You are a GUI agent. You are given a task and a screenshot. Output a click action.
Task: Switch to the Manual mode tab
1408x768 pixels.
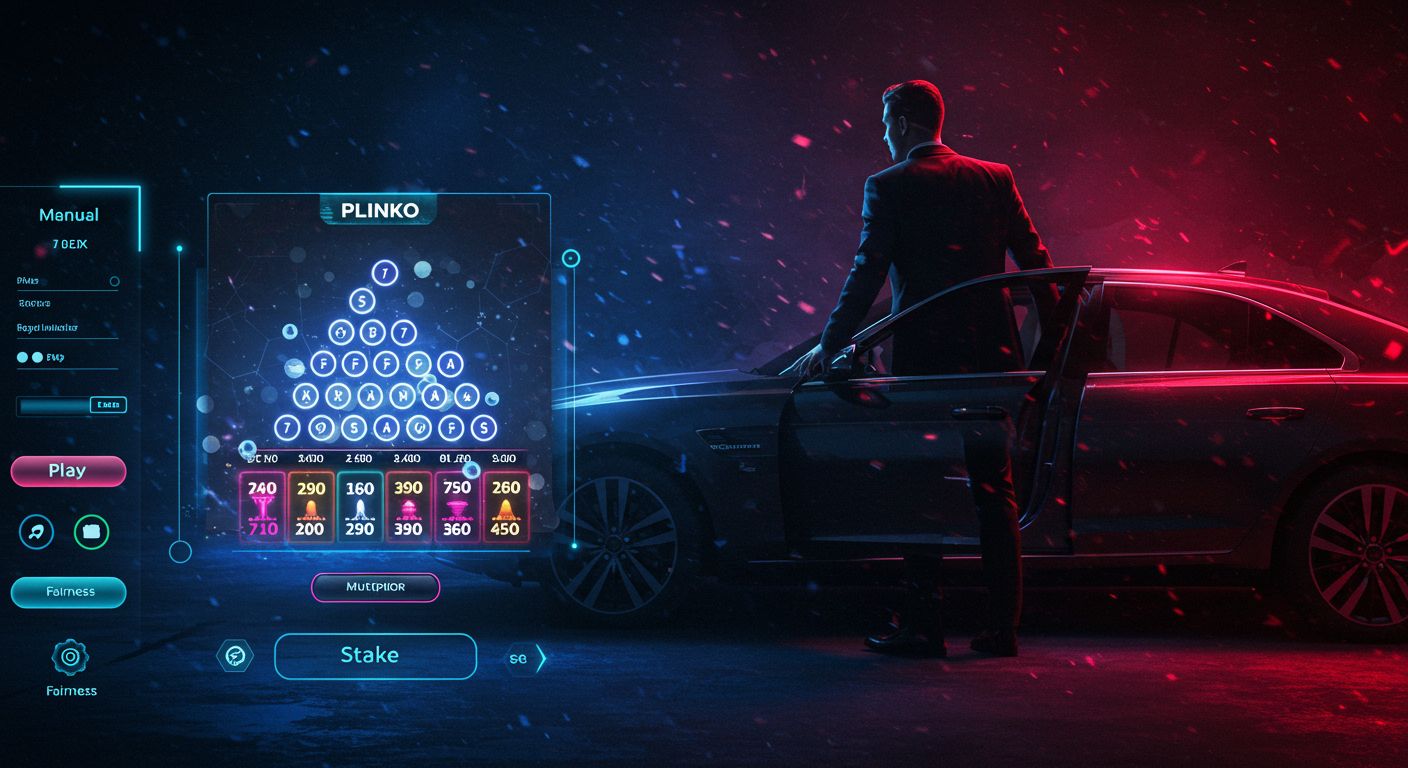(x=69, y=215)
